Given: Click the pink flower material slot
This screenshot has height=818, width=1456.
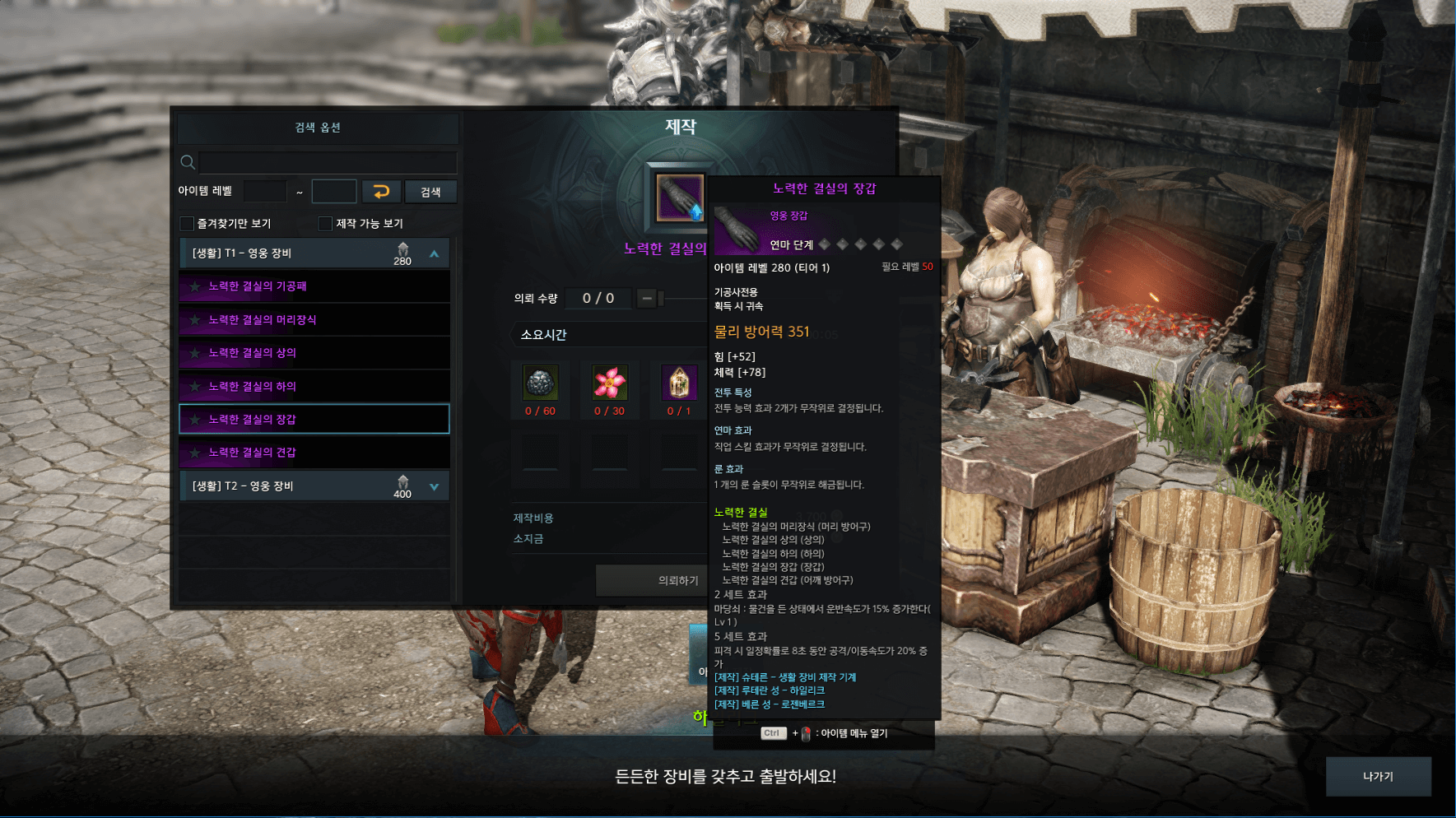Looking at the screenshot, I should pos(610,383).
